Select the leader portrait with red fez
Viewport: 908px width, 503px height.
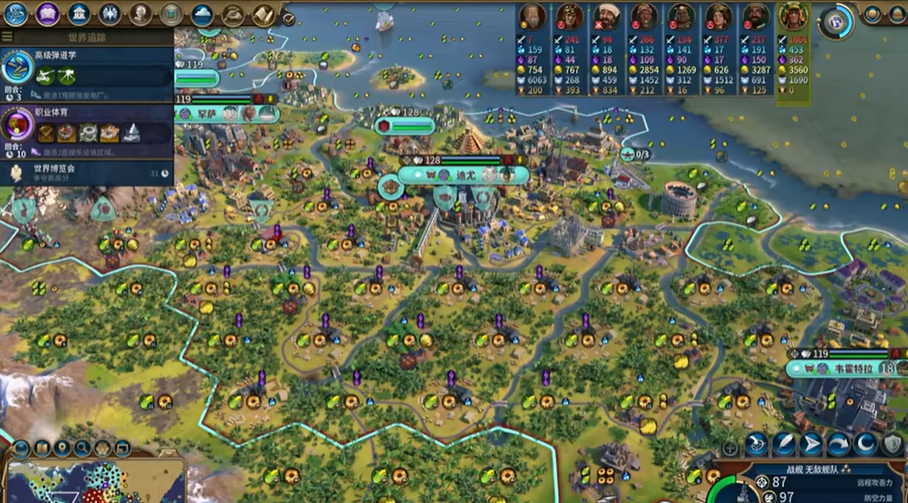(x=607, y=17)
